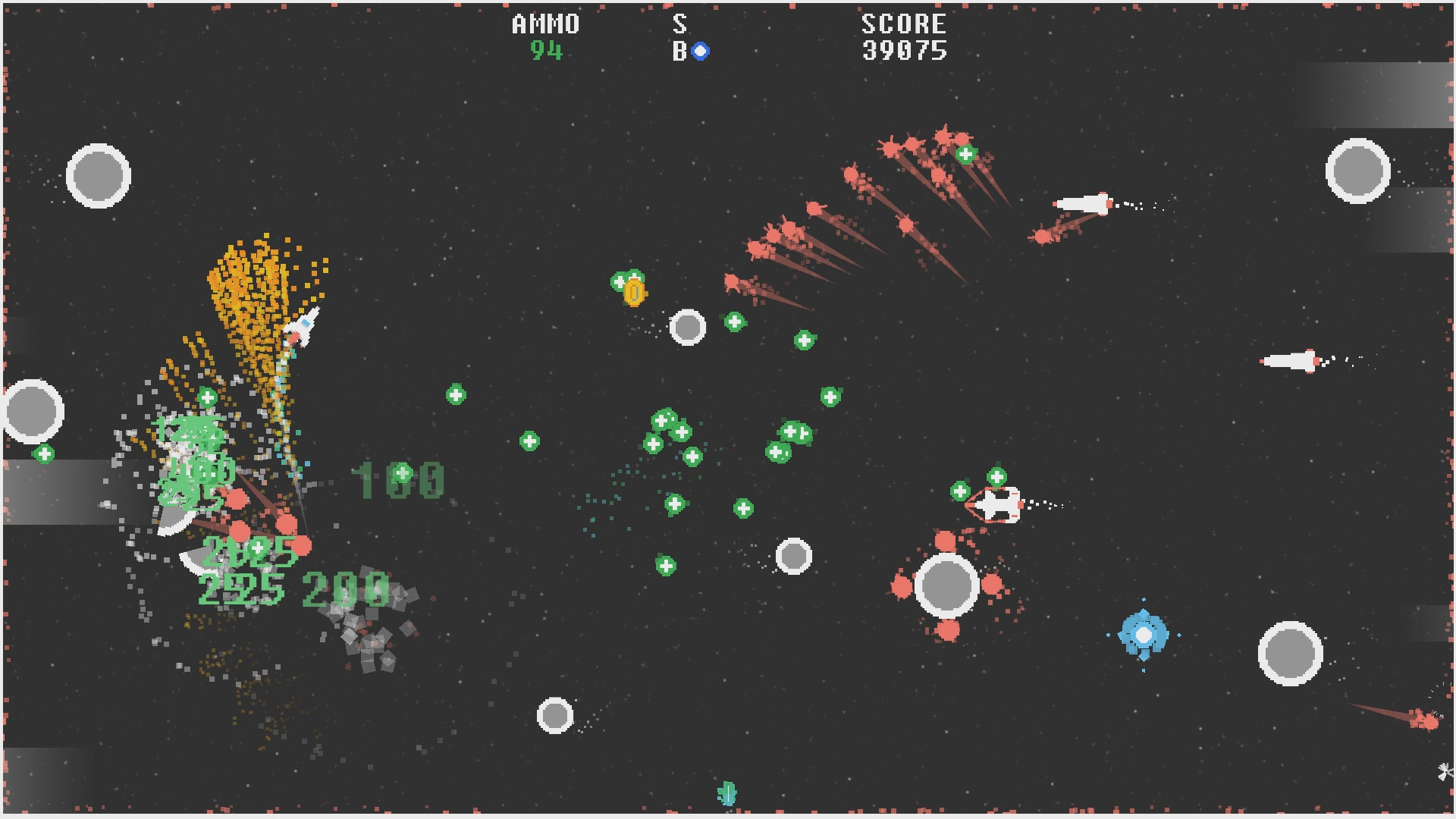Click the gray asteroid in the top left corner

point(97,176)
